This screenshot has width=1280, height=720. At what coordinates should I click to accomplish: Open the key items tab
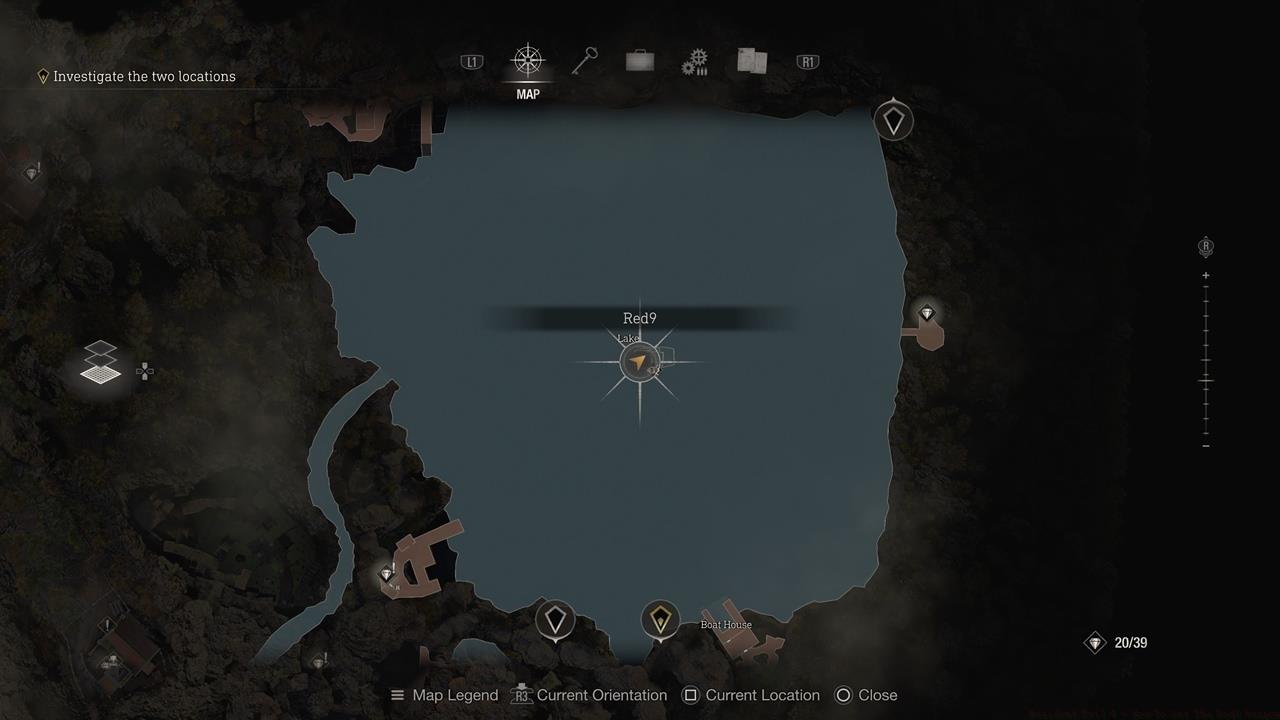(584, 62)
